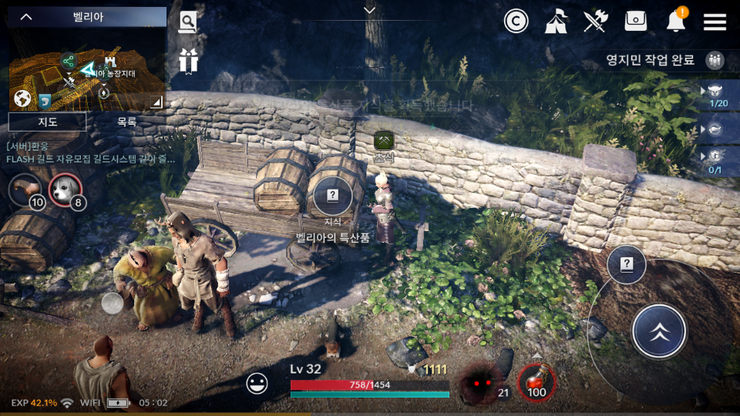
Task: Open the smiley emote button
Action: 257,383
